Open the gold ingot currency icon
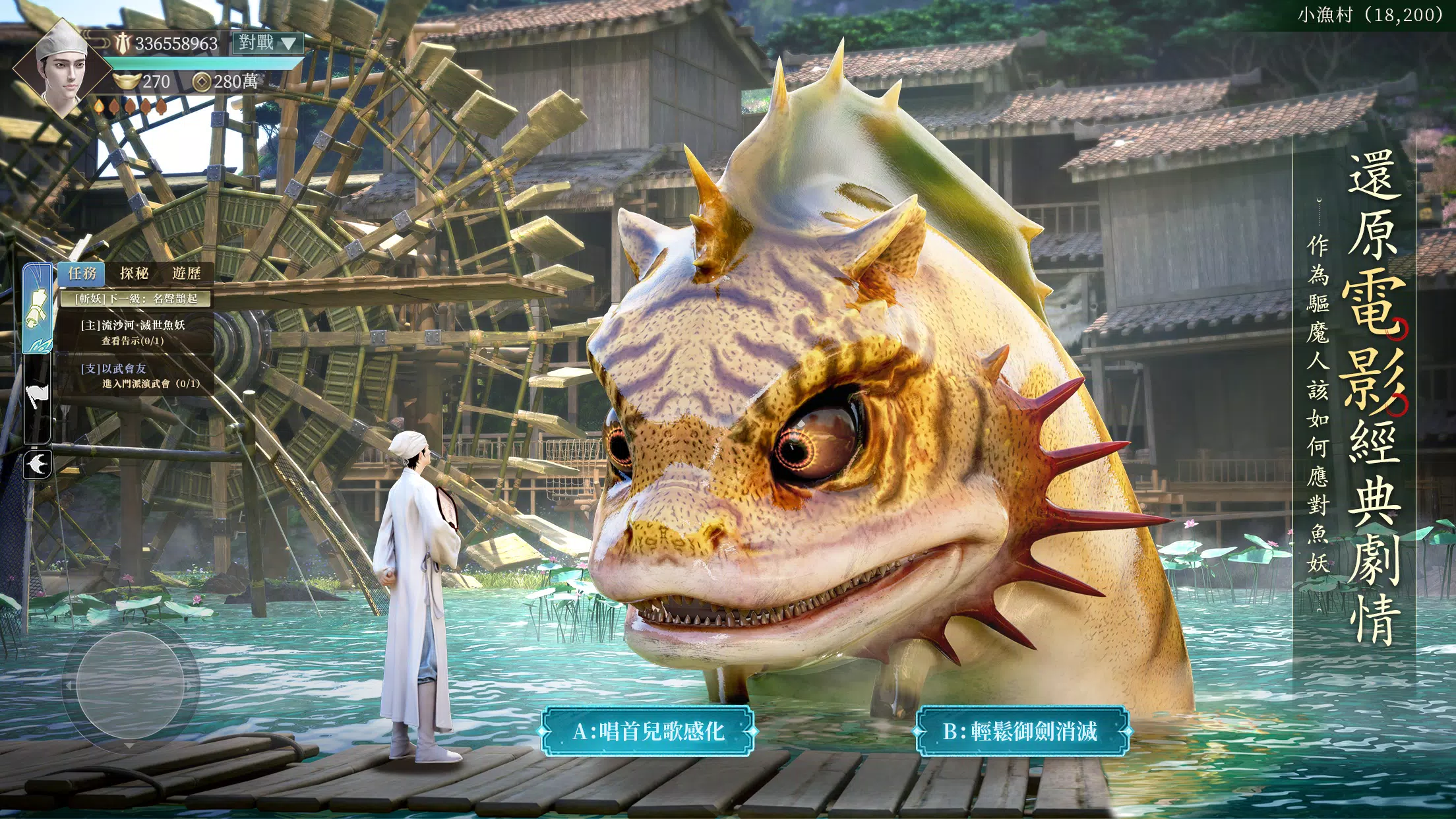Screen dimensions: 1456x819 pyautogui.click(x=128, y=80)
